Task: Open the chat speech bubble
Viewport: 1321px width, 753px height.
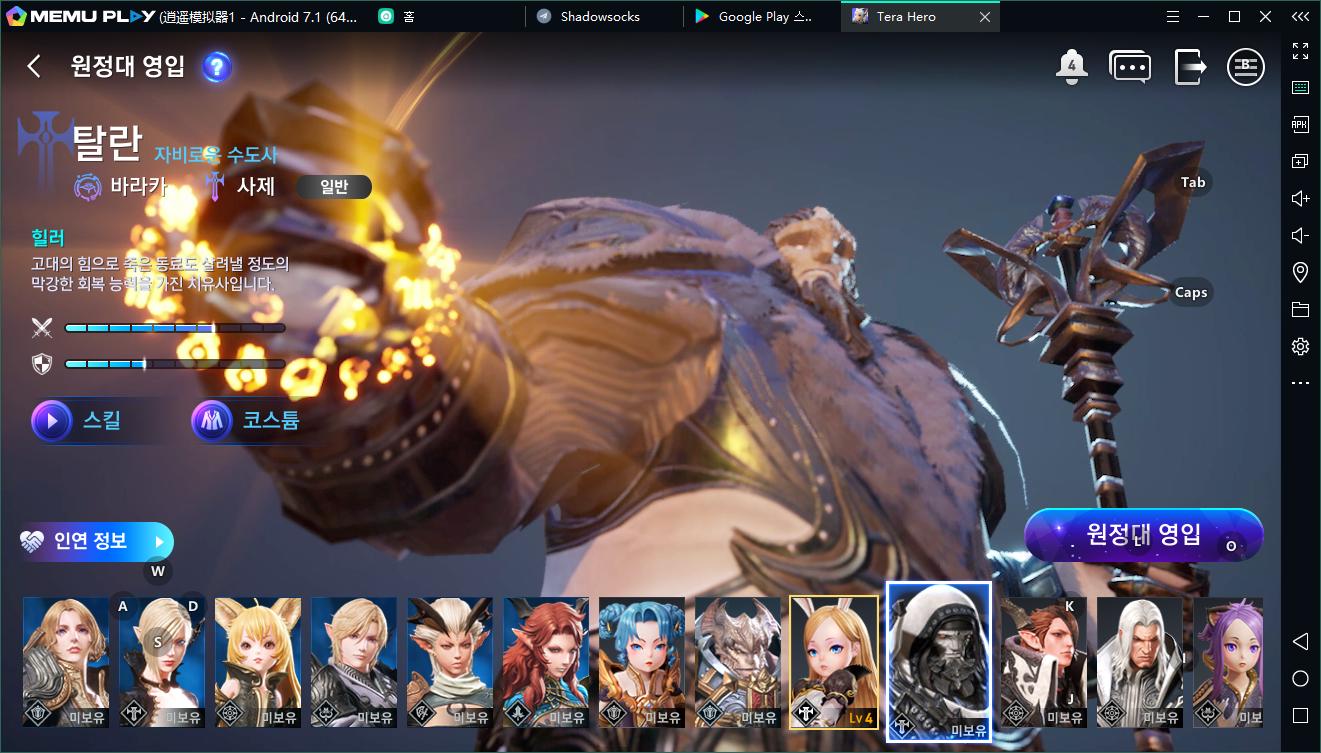Action: coord(1130,67)
